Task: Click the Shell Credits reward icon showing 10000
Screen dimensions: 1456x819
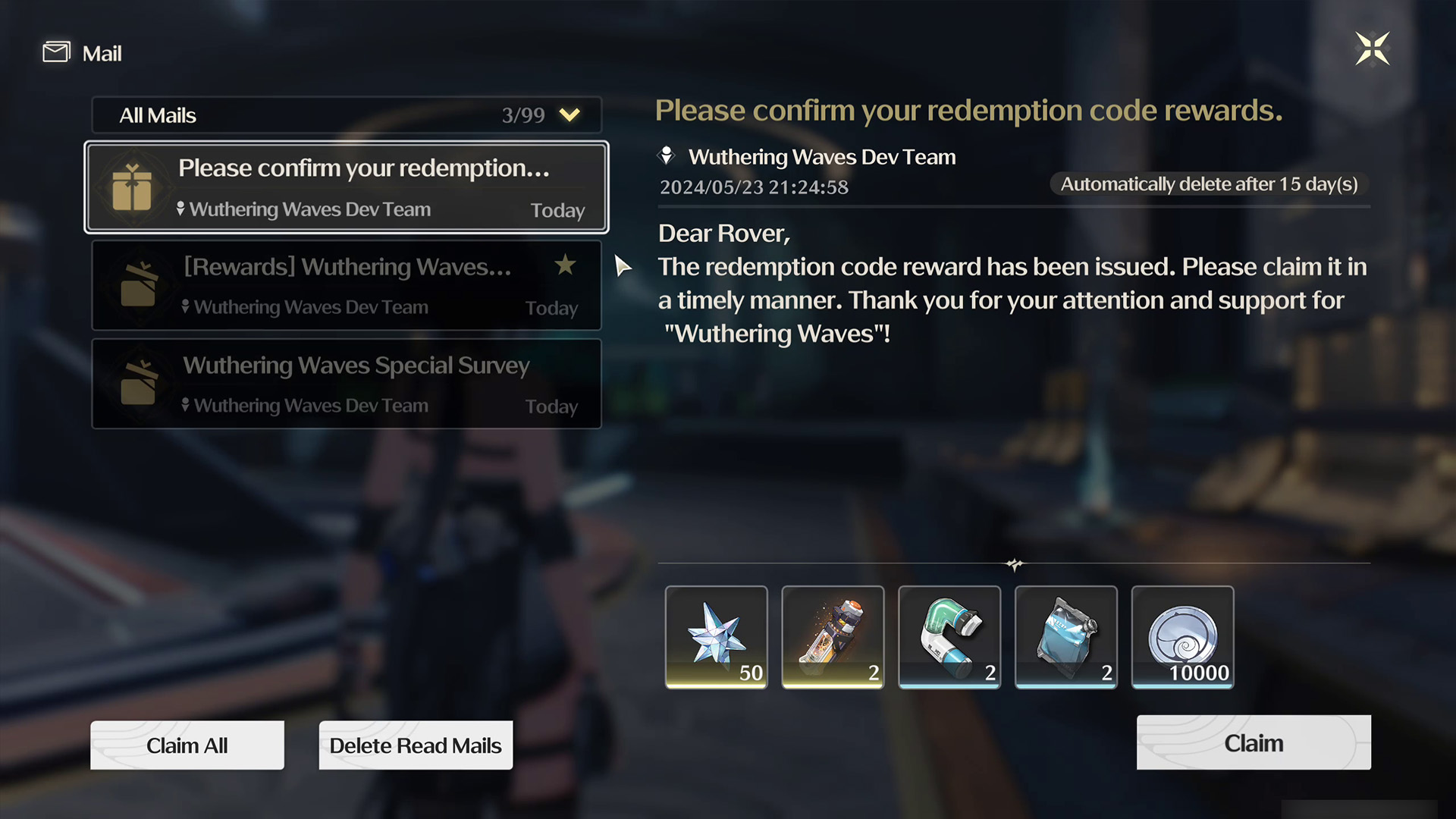Action: pyautogui.click(x=1182, y=637)
